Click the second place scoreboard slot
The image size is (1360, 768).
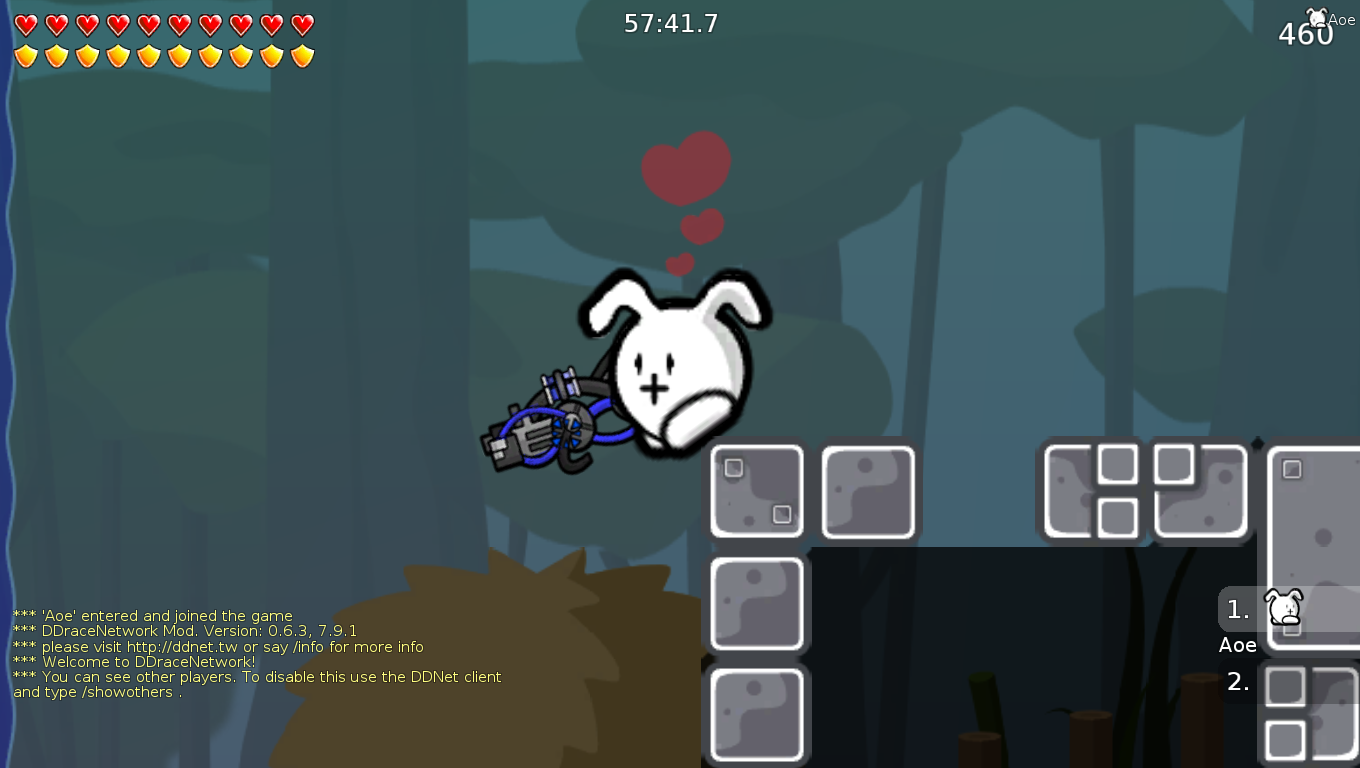click(1238, 683)
